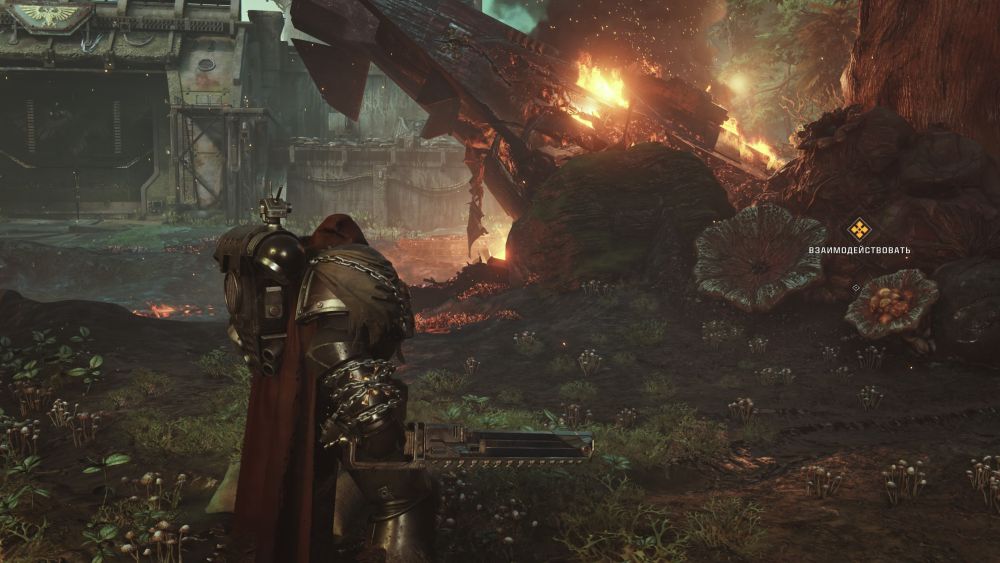Click the gold diamond interact marker icon
This screenshot has width=1000, height=563.
coord(859,229)
